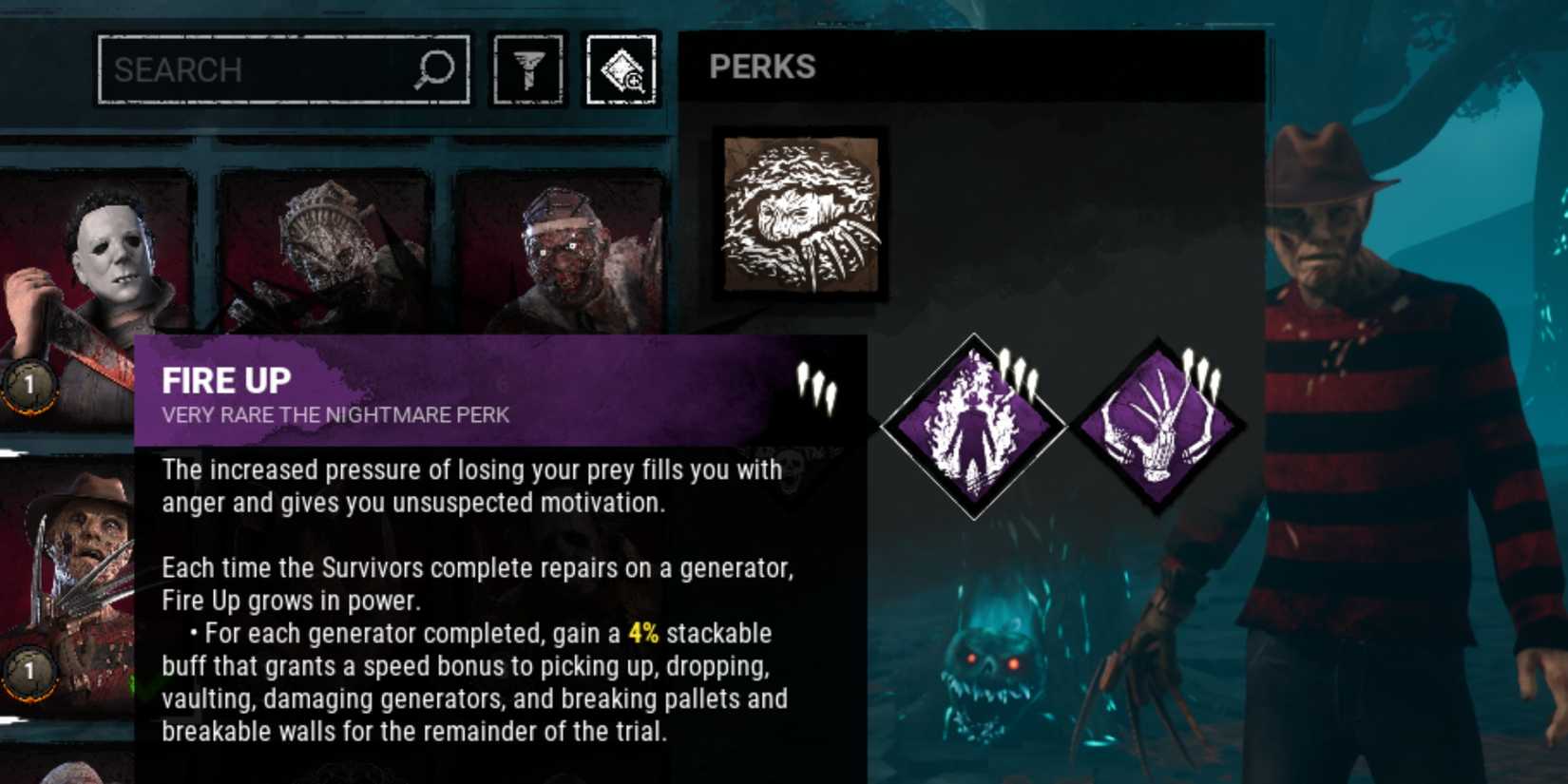Click inside the SEARCH input field

coord(247,69)
